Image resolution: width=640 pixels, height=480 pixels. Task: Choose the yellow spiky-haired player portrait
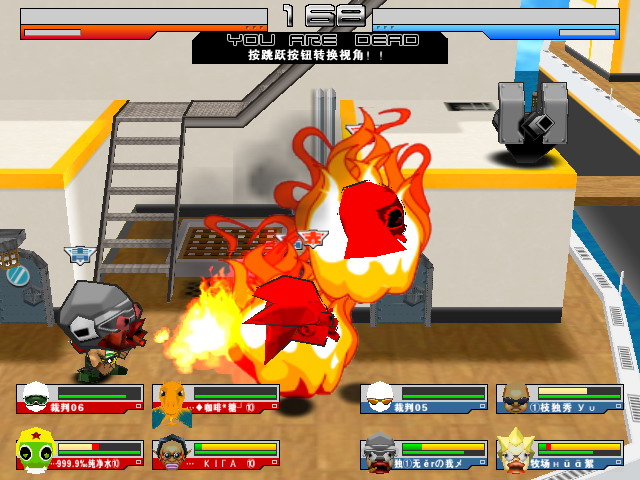pos(516,452)
